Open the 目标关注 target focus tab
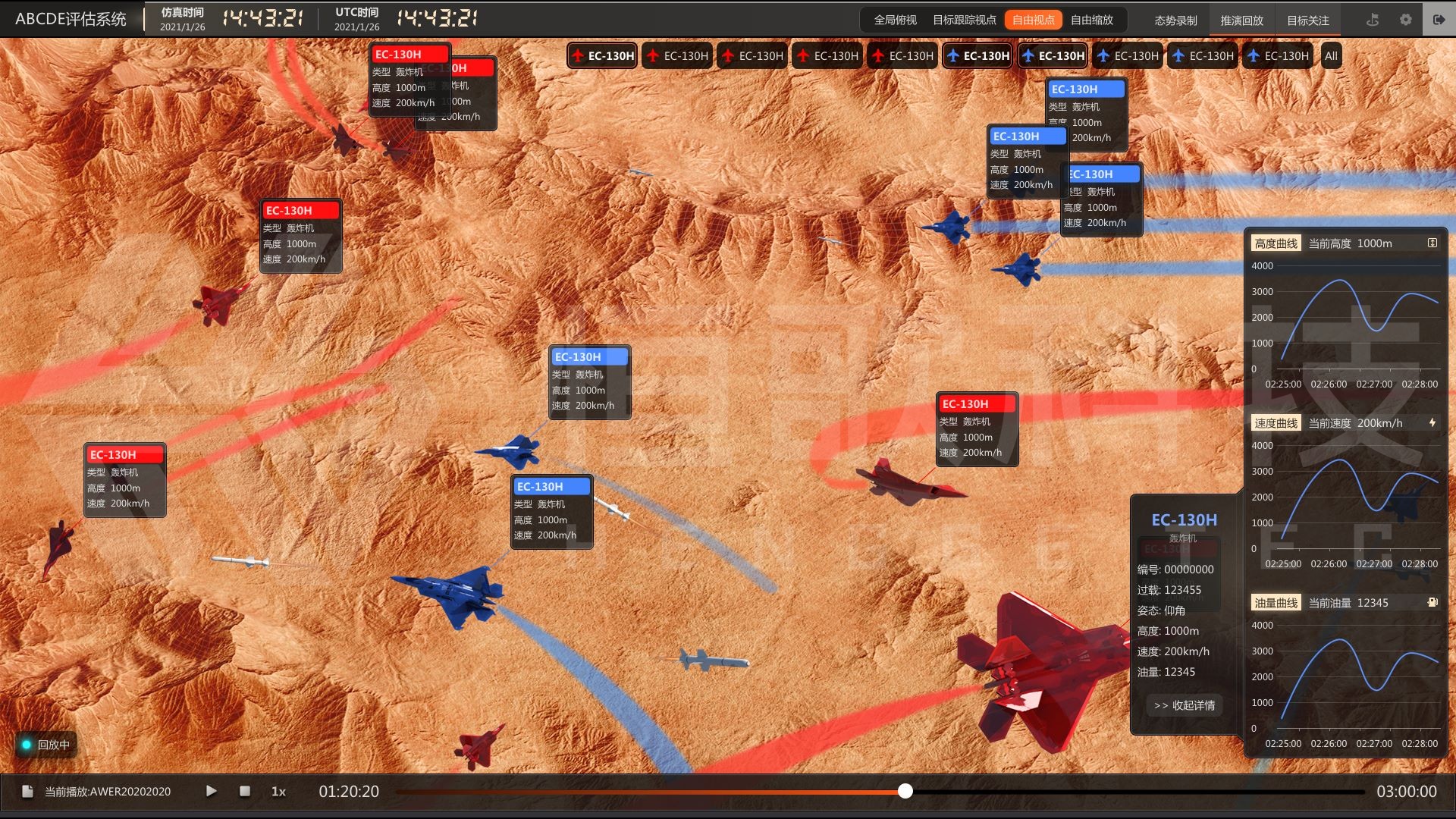1456x819 pixels. coord(1307,20)
